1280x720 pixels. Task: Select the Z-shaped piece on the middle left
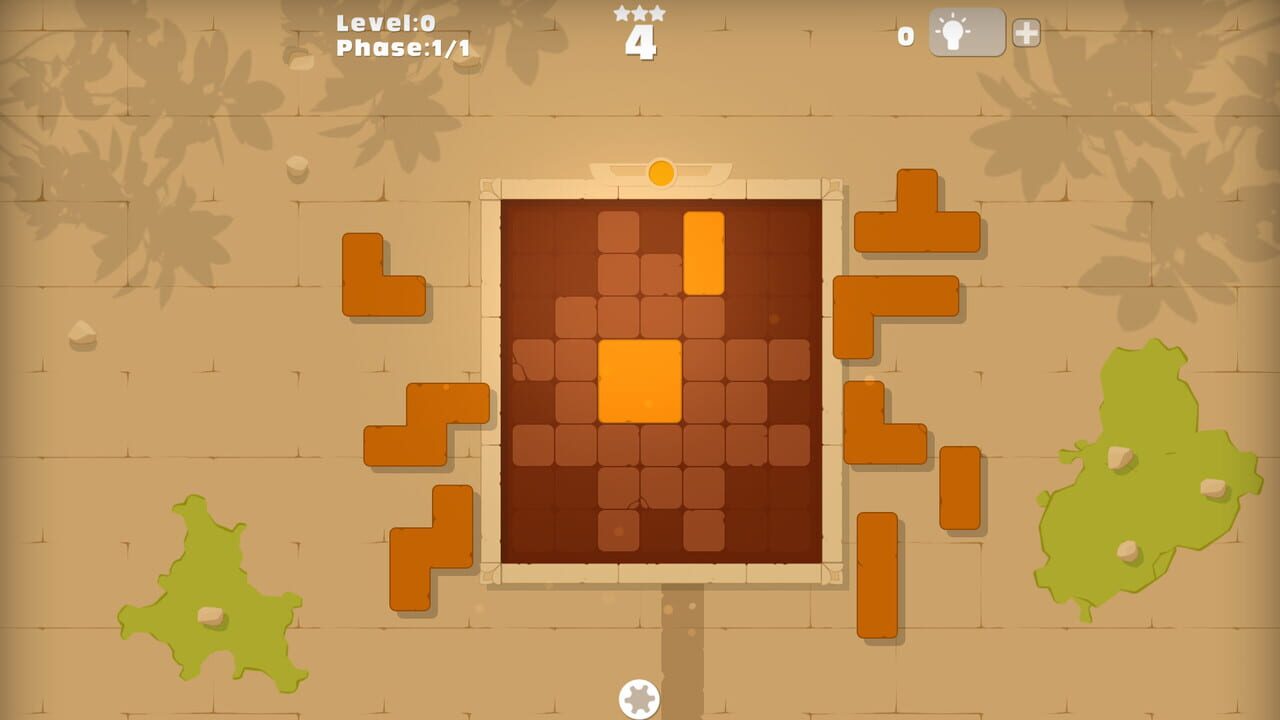(x=425, y=415)
